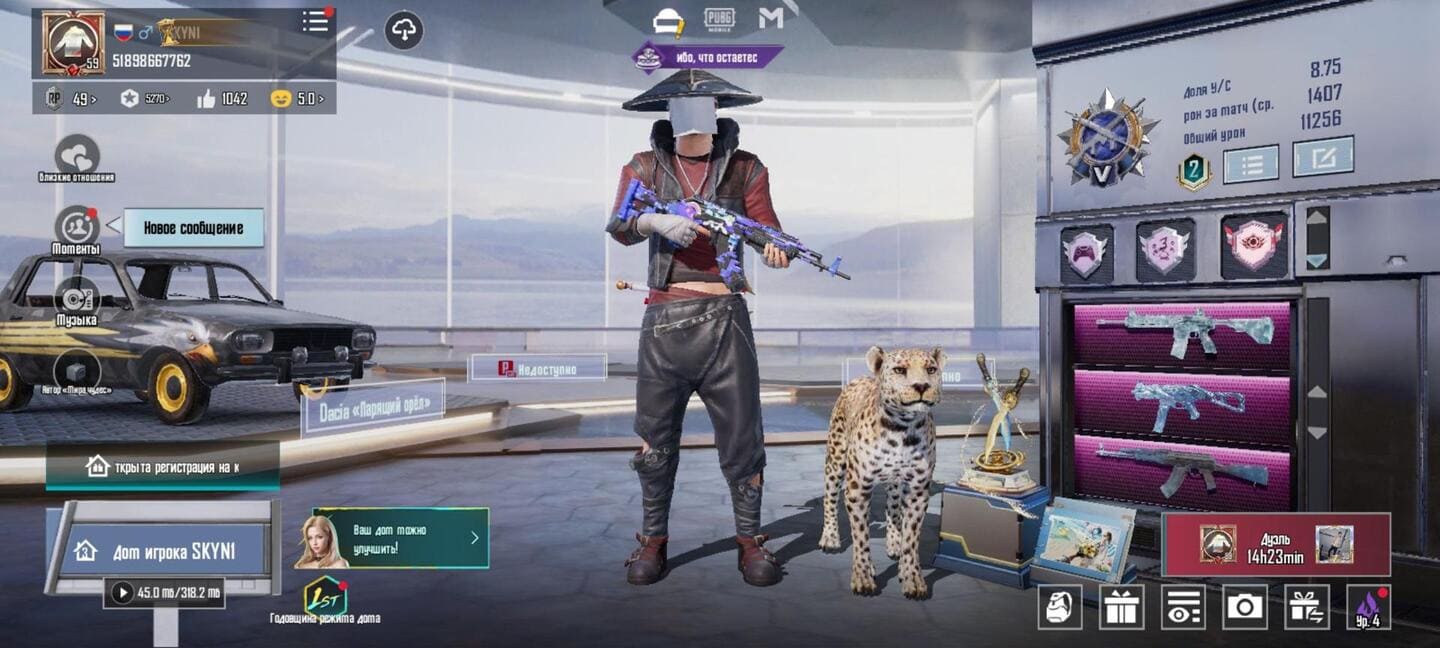The width and height of the screenshot is (1440, 648).
Task: Open the stats list button beside edit
Action: pos(1251,164)
